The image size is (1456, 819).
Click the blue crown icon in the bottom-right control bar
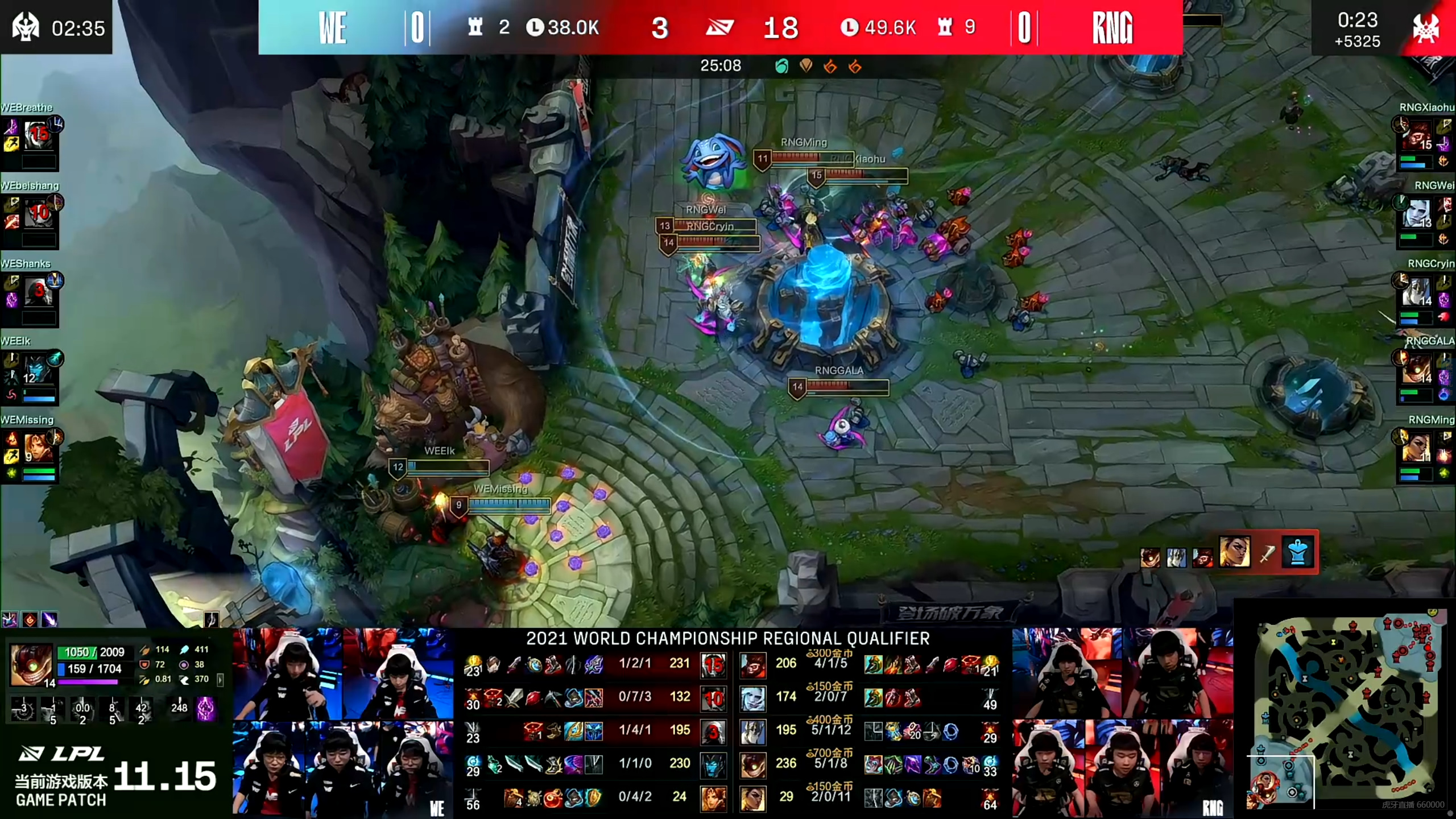tap(1298, 552)
